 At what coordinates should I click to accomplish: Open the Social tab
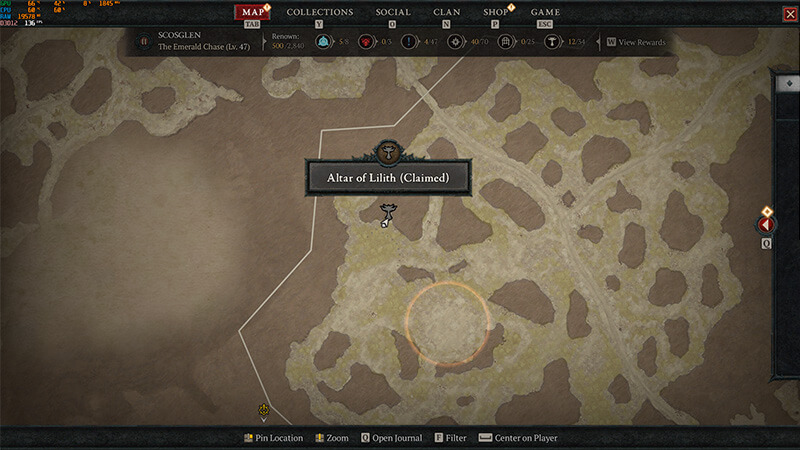(x=392, y=12)
